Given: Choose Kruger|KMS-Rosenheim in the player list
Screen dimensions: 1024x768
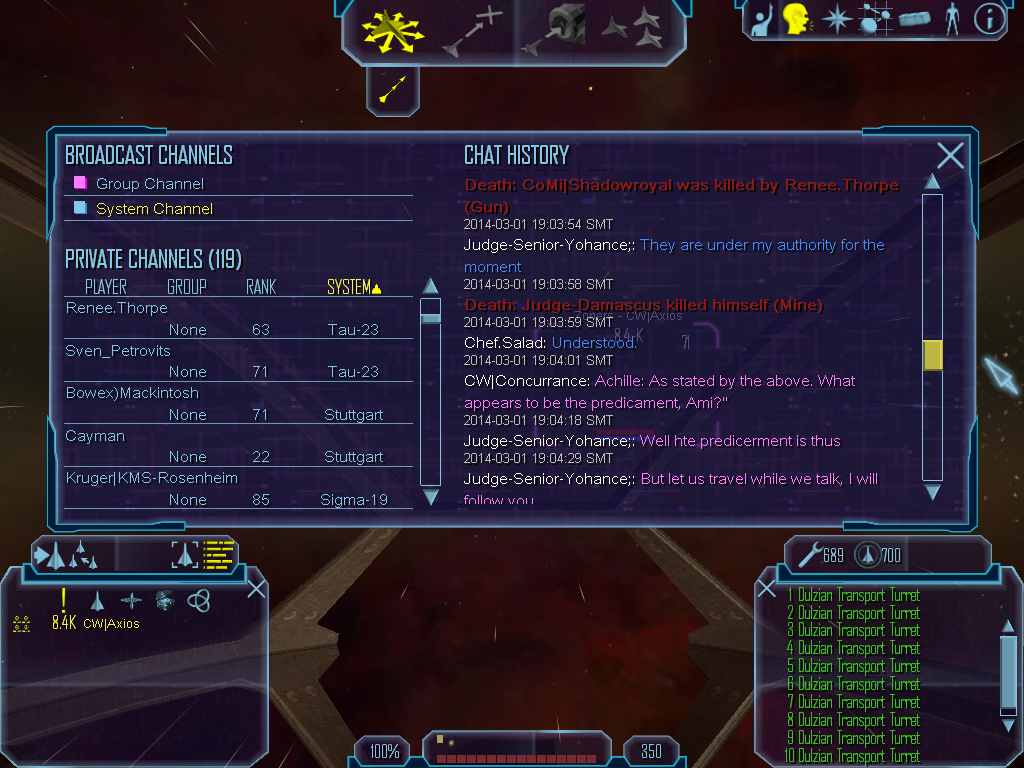Looking at the screenshot, I should click(x=151, y=478).
